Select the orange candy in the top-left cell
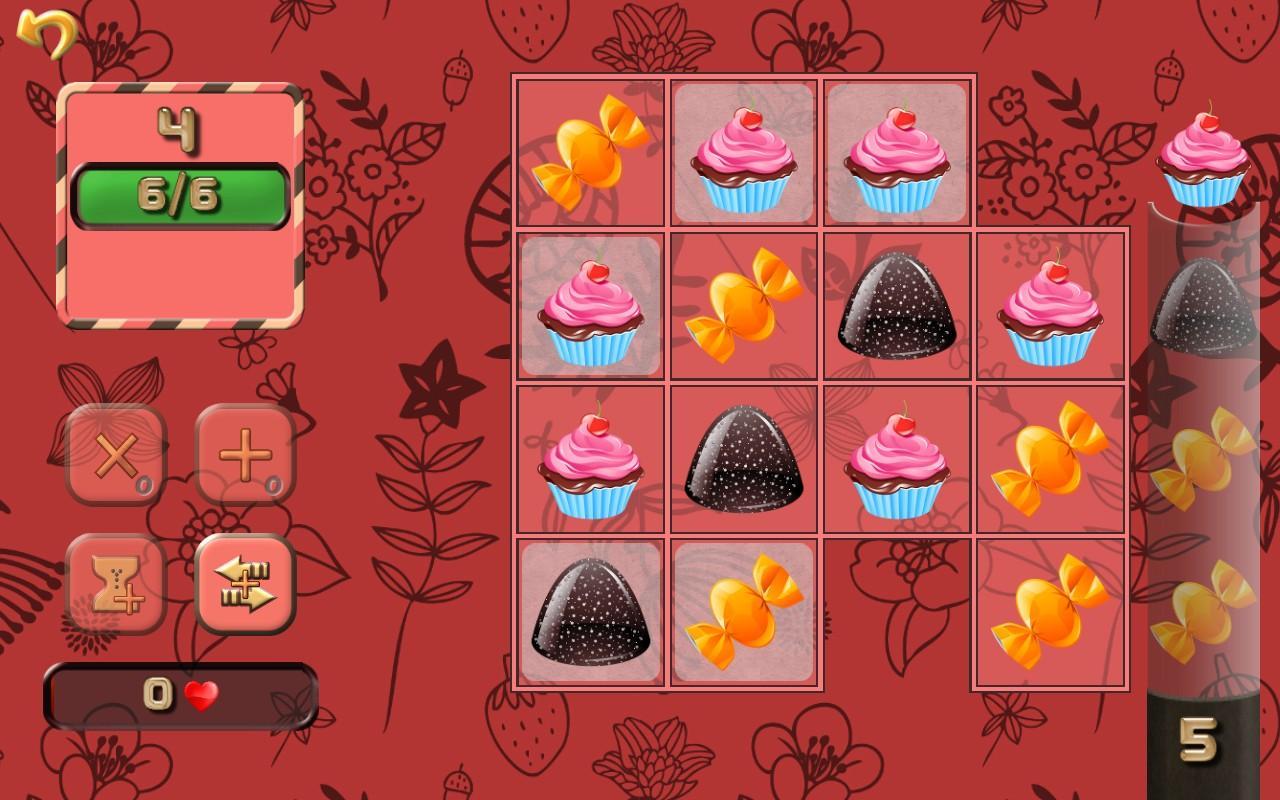Viewport: 1280px width, 800px height. tap(588, 152)
